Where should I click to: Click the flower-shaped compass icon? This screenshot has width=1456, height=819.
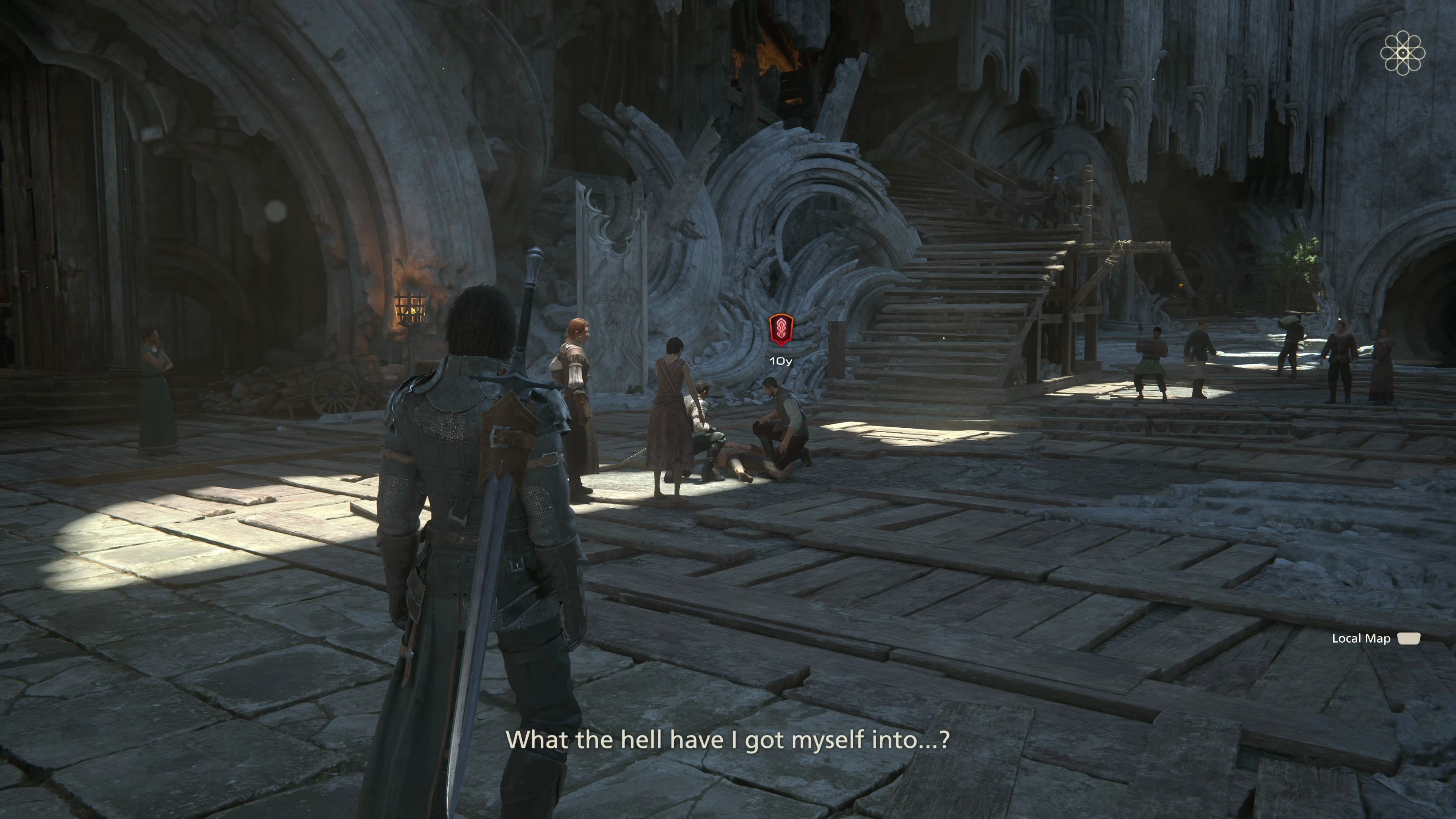(1402, 53)
